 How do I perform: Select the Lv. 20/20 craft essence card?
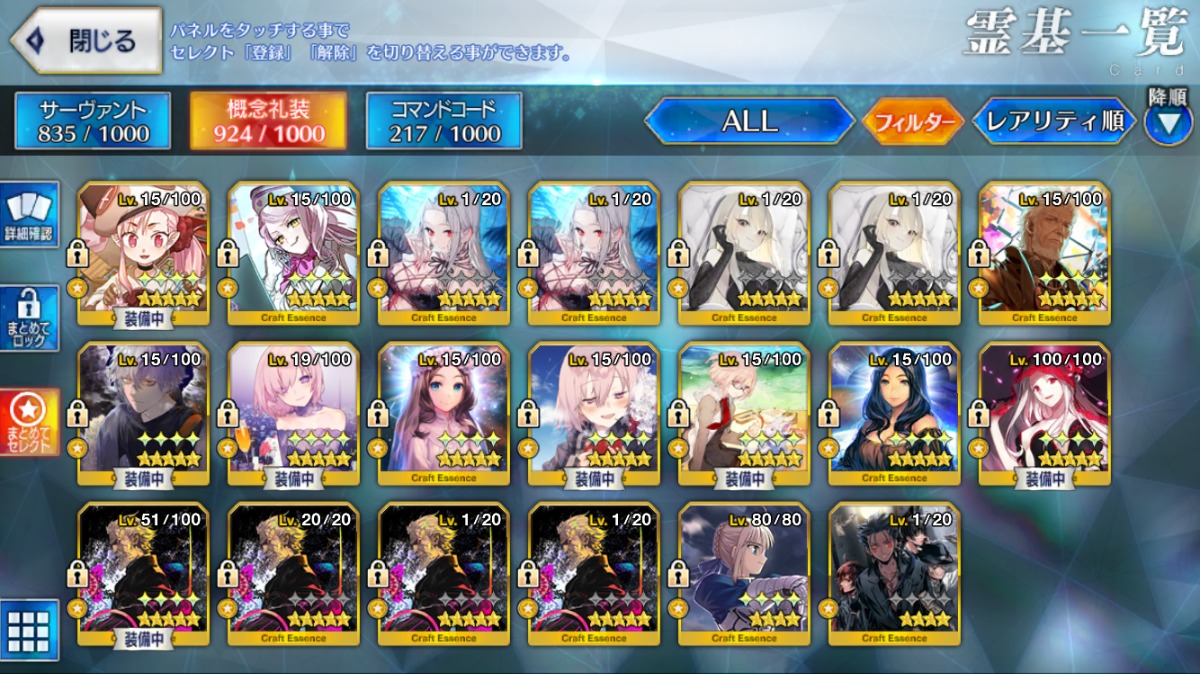pyautogui.click(x=294, y=574)
